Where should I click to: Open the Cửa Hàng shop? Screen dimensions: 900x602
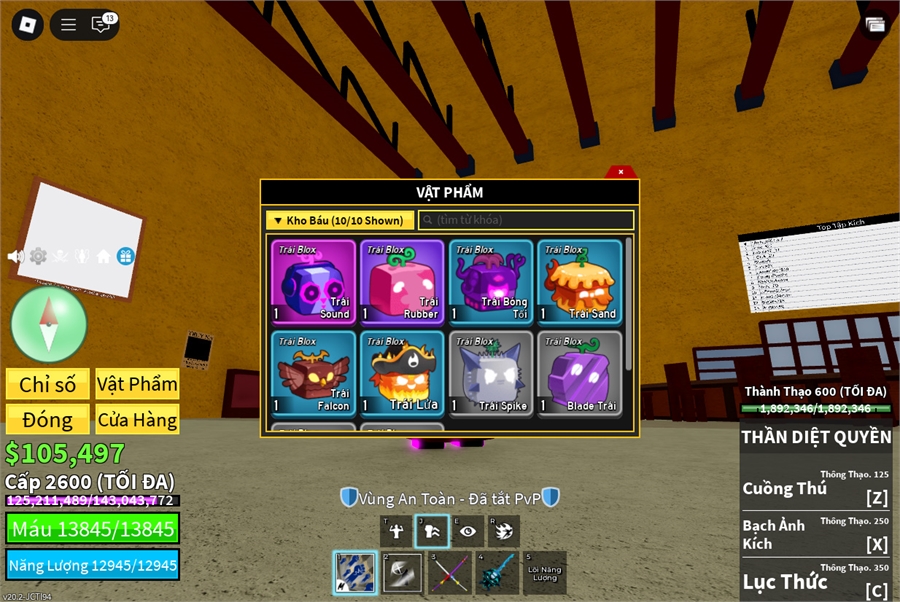(x=137, y=420)
